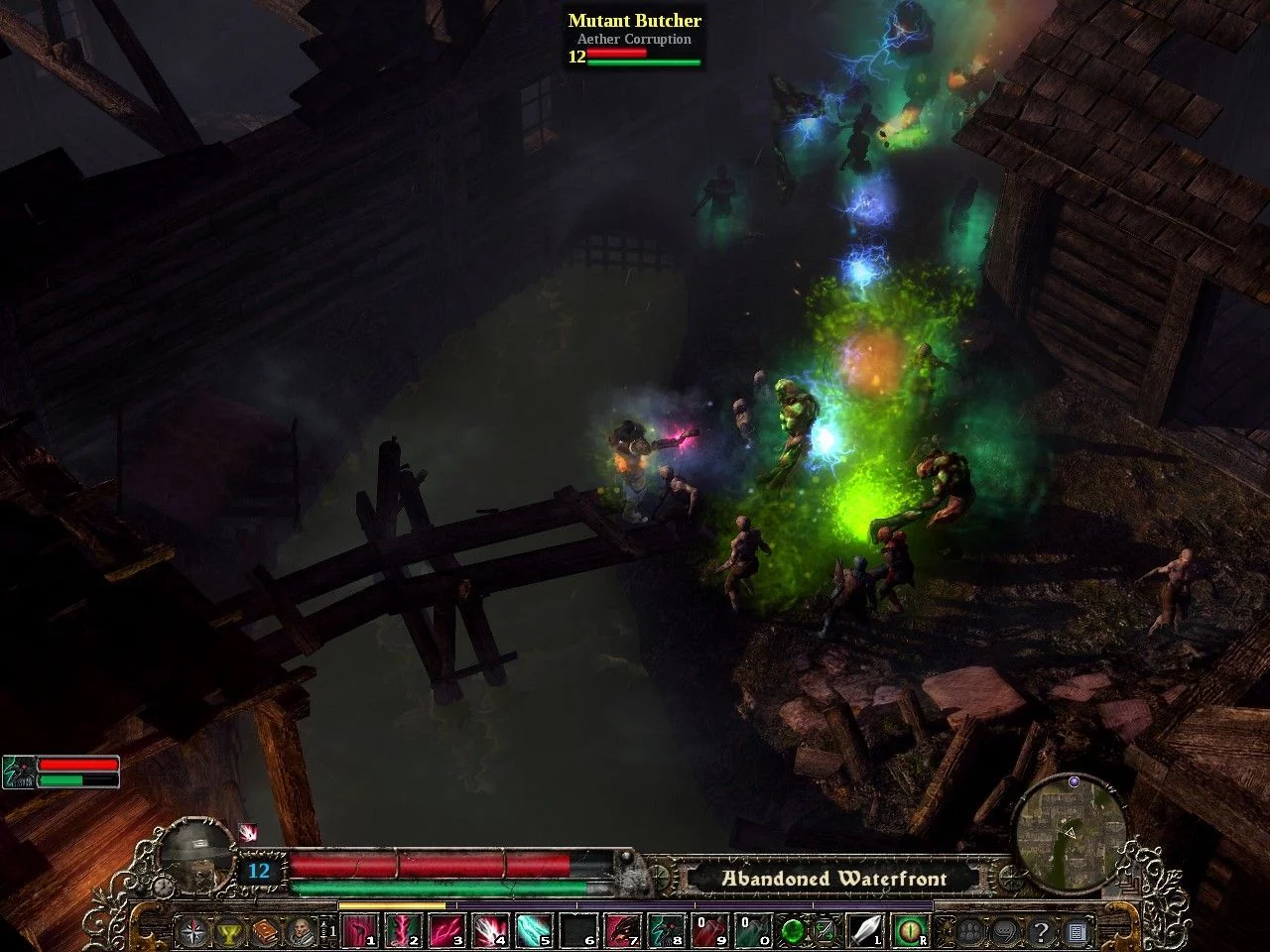Open the compass map button
The image size is (1270, 952).
190,932
